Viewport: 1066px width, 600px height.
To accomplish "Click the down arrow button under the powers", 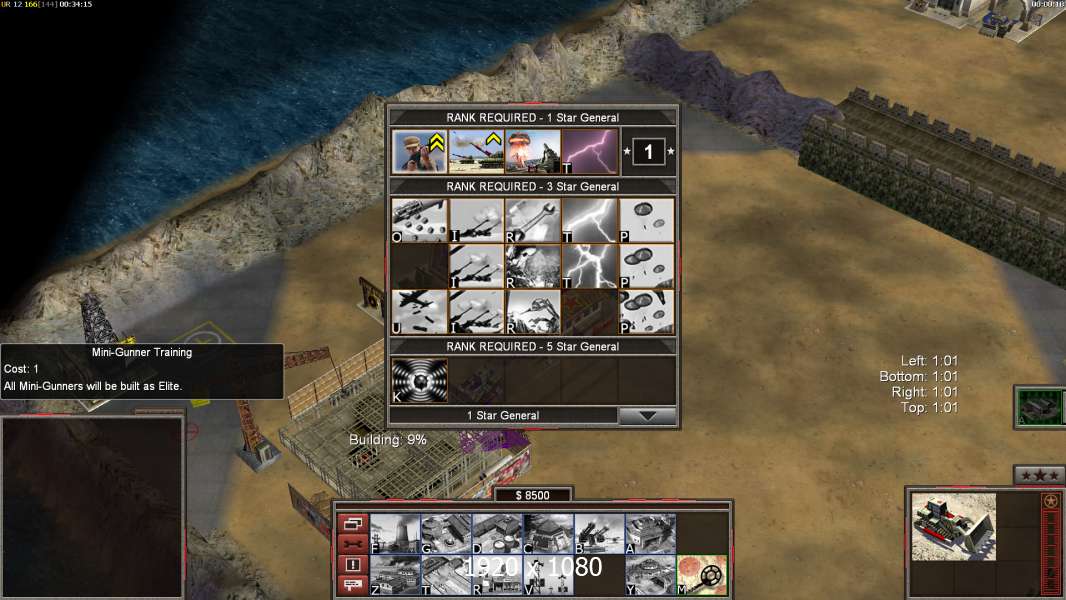I will click(x=647, y=416).
